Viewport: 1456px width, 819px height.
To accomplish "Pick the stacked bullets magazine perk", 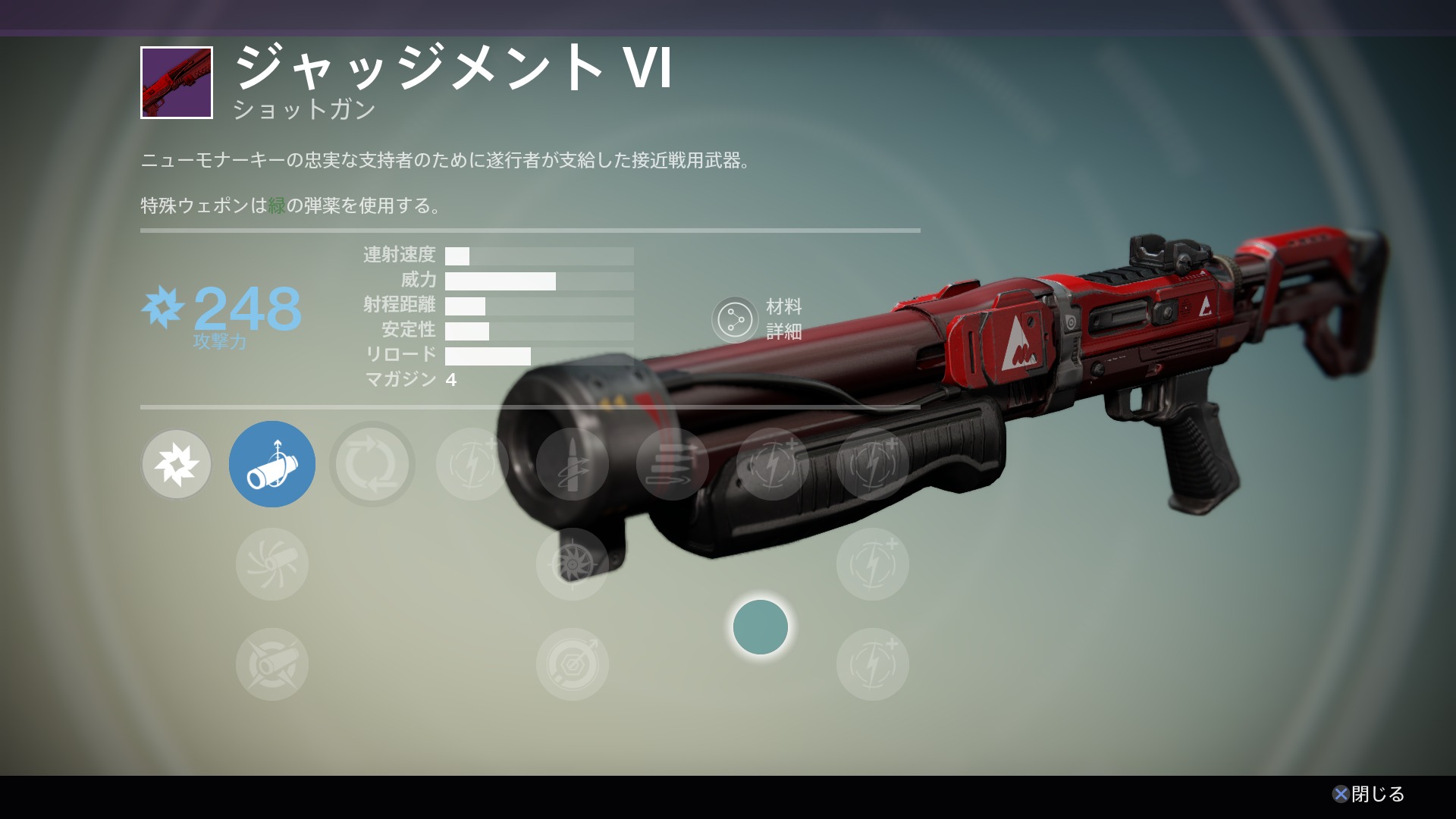I will [672, 464].
